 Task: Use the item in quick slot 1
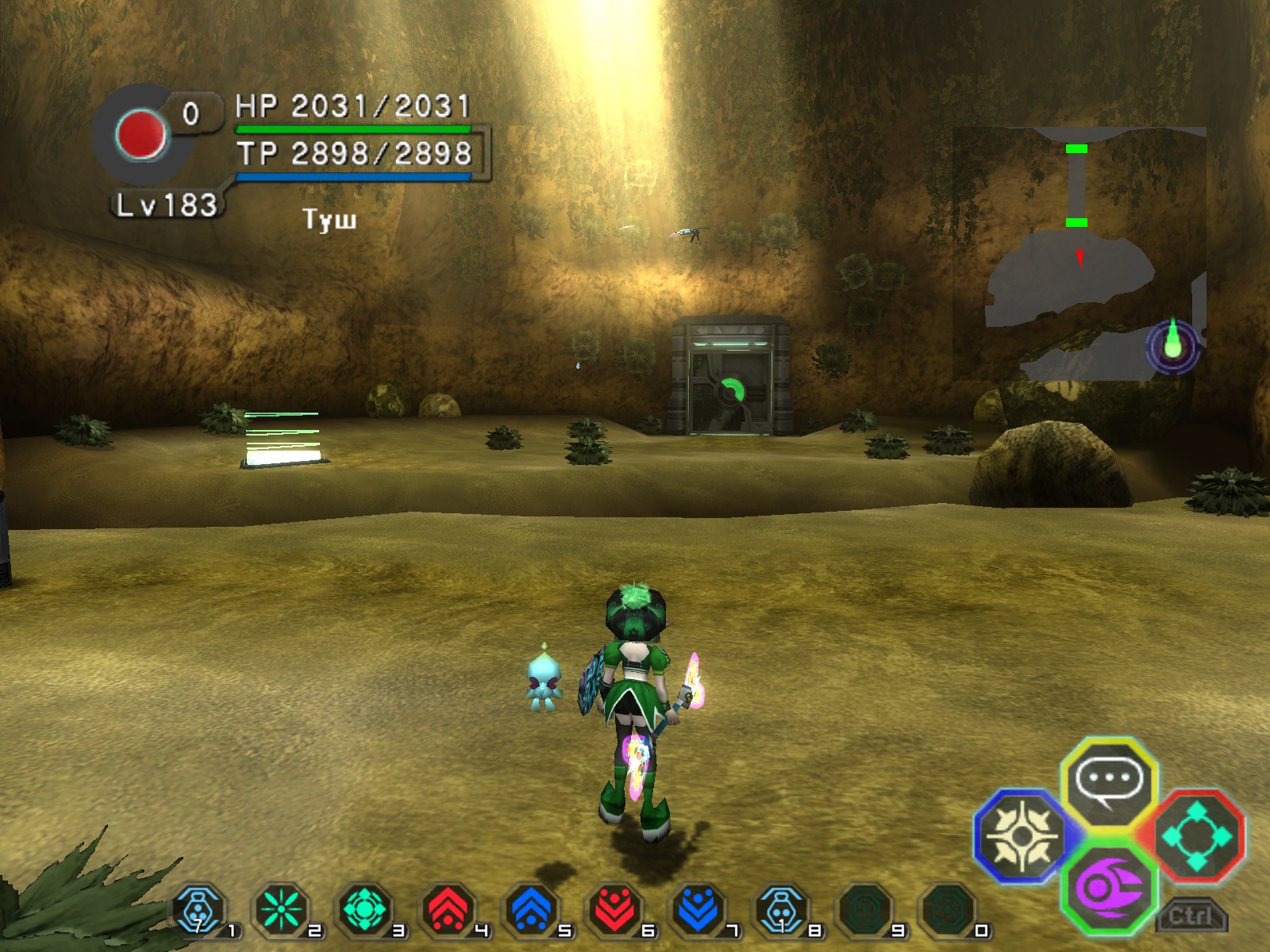click(x=199, y=911)
